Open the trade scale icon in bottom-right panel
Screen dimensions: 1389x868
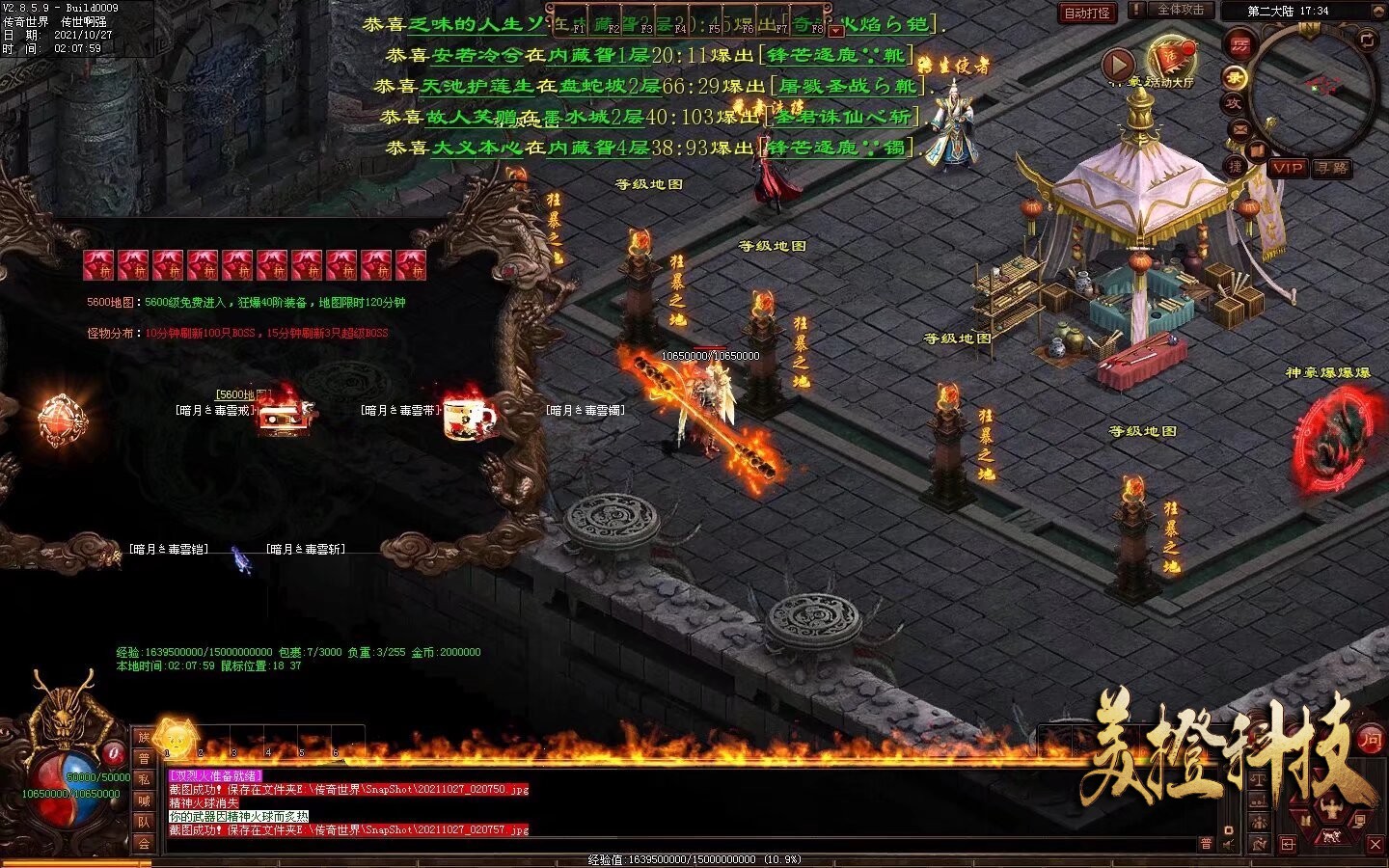(1259, 779)
